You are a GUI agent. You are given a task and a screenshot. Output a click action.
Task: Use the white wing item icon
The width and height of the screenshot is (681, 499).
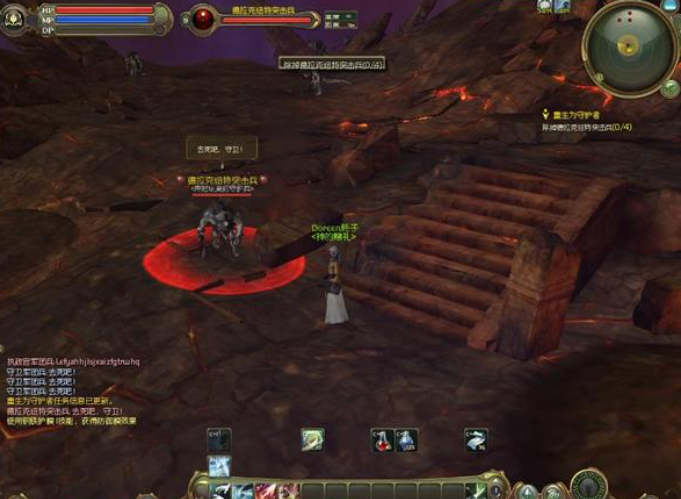tap(477, 439)
